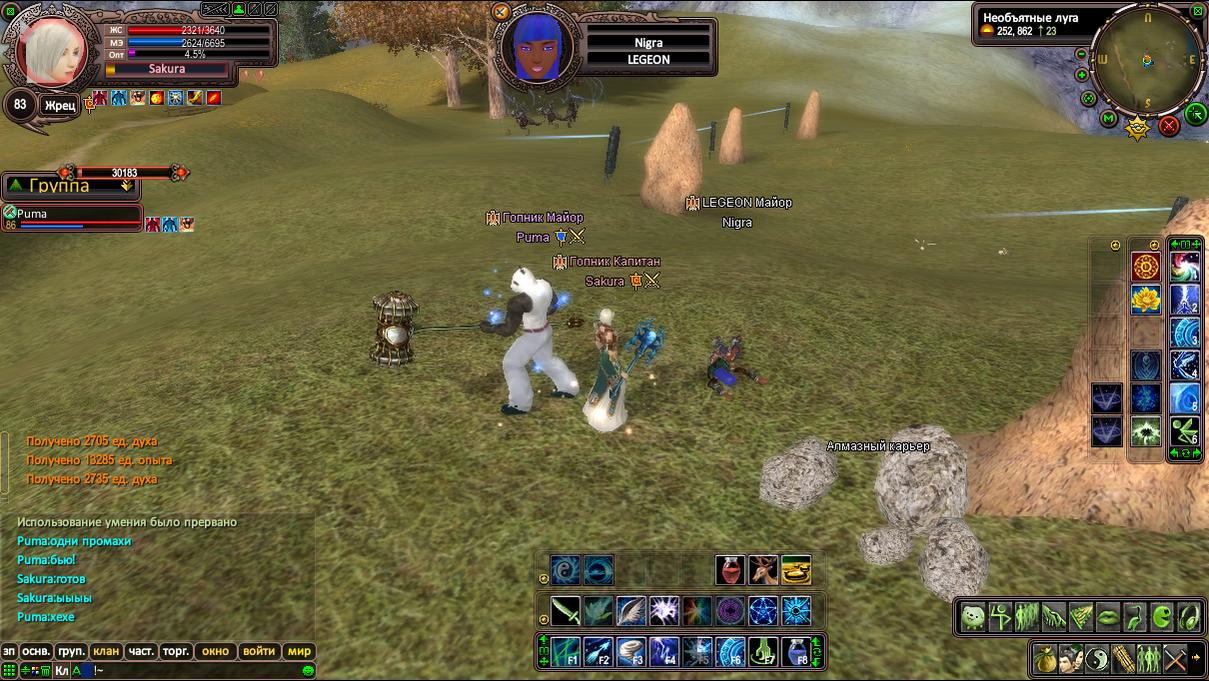Viewport: 1209px width, 681px height.
Task: Open the inventory bag icon
Action: [x=1045, y=658]
